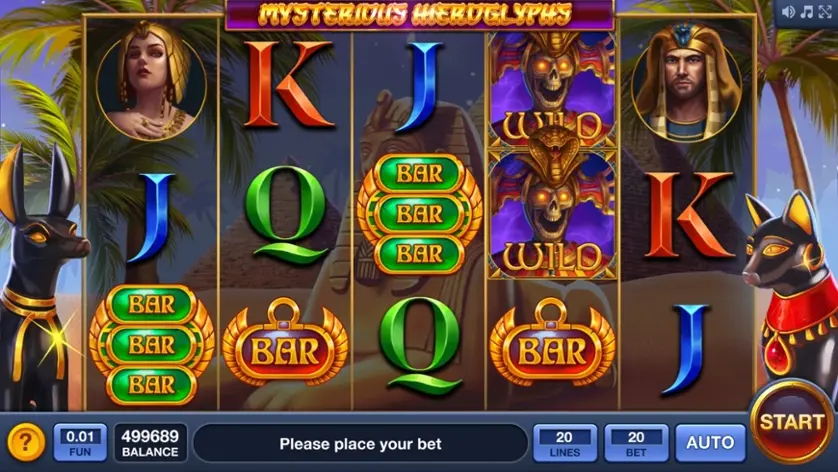The width and height of the screenshot is (838, 472).
Task: Adjust the number of LINES
Action: tap(565, 442)
